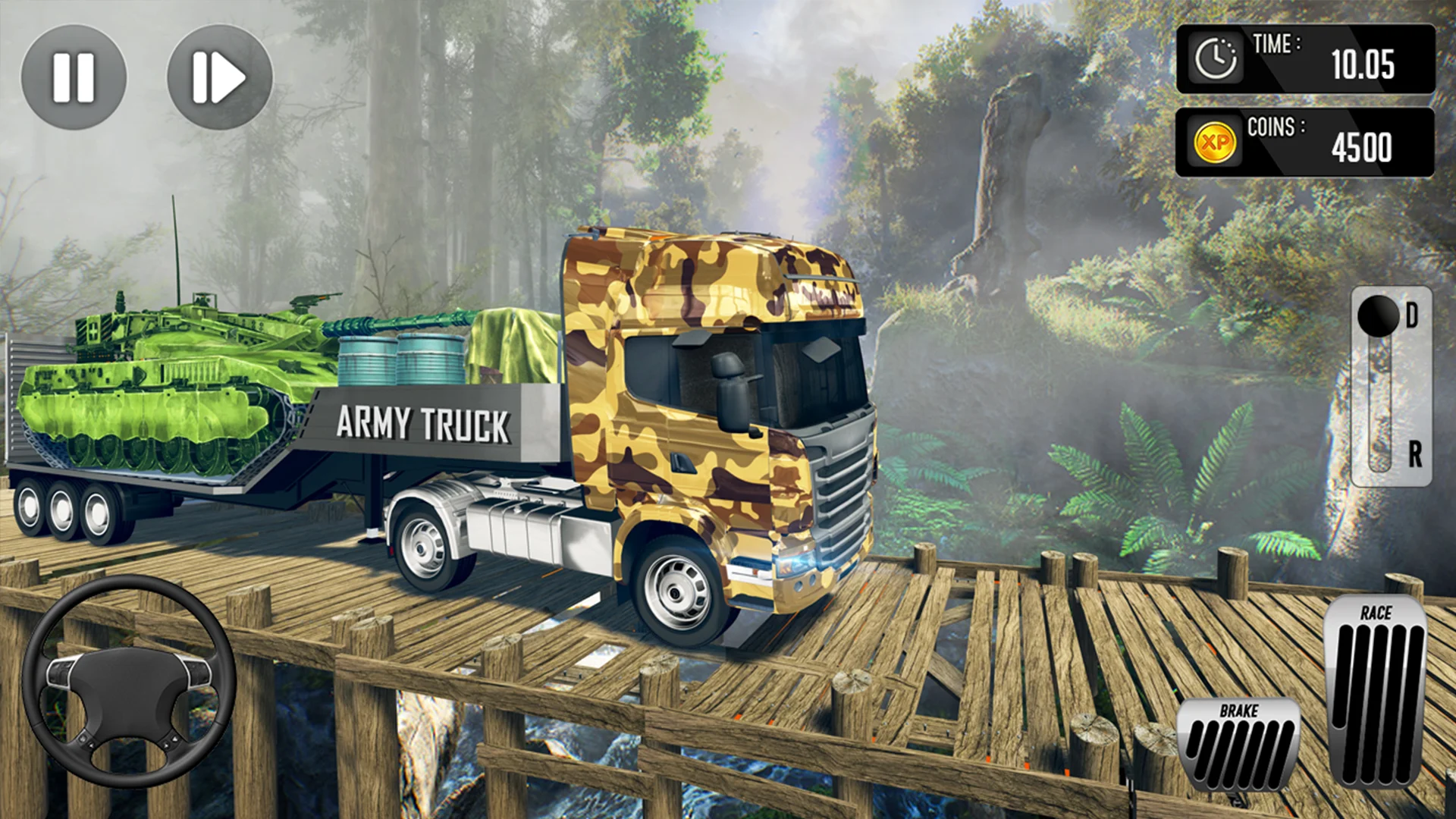Pause the game
This screenshot has height=819, width=1456.
click(74, 74)
